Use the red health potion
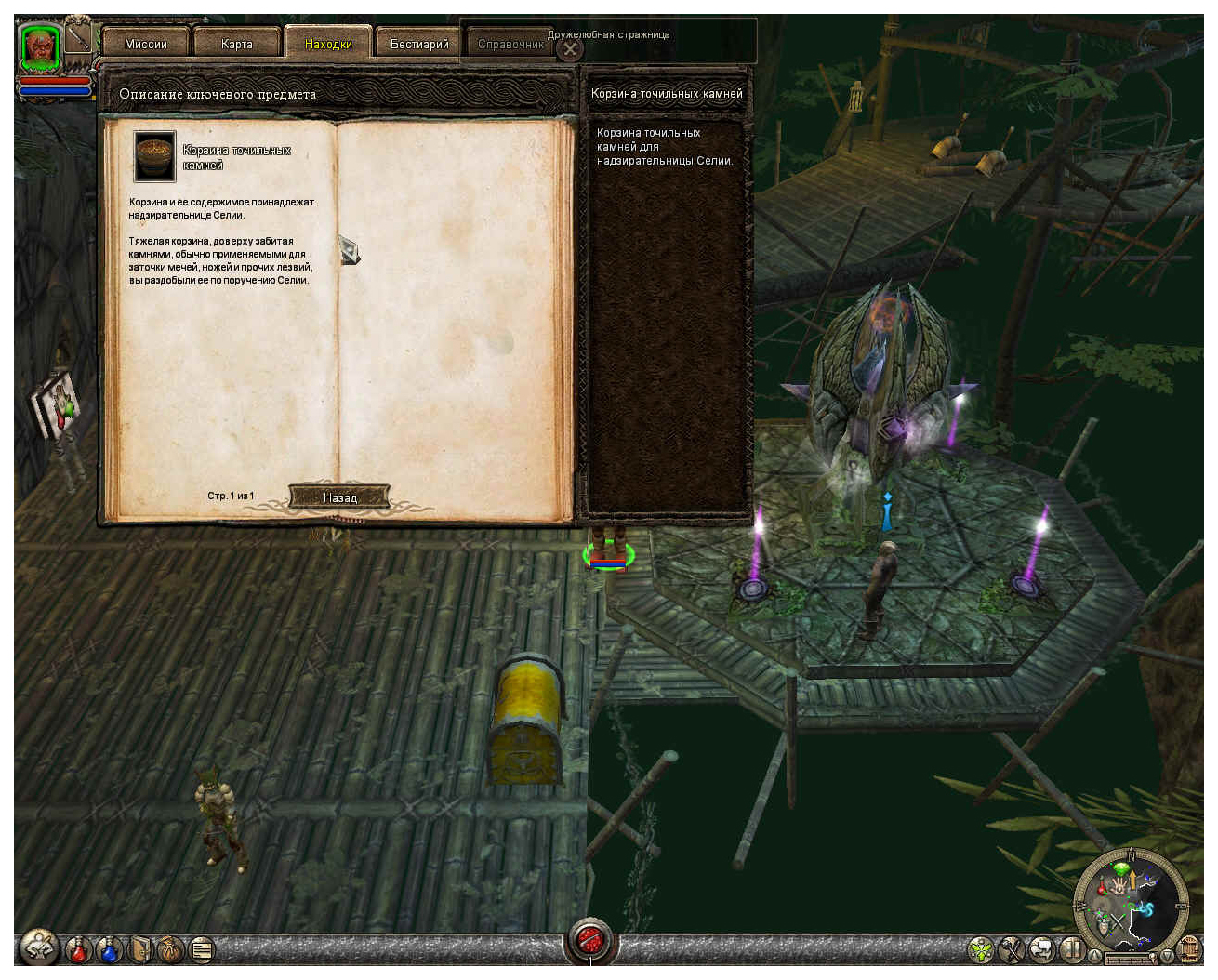1218x980 pixels. pos(79,949)
